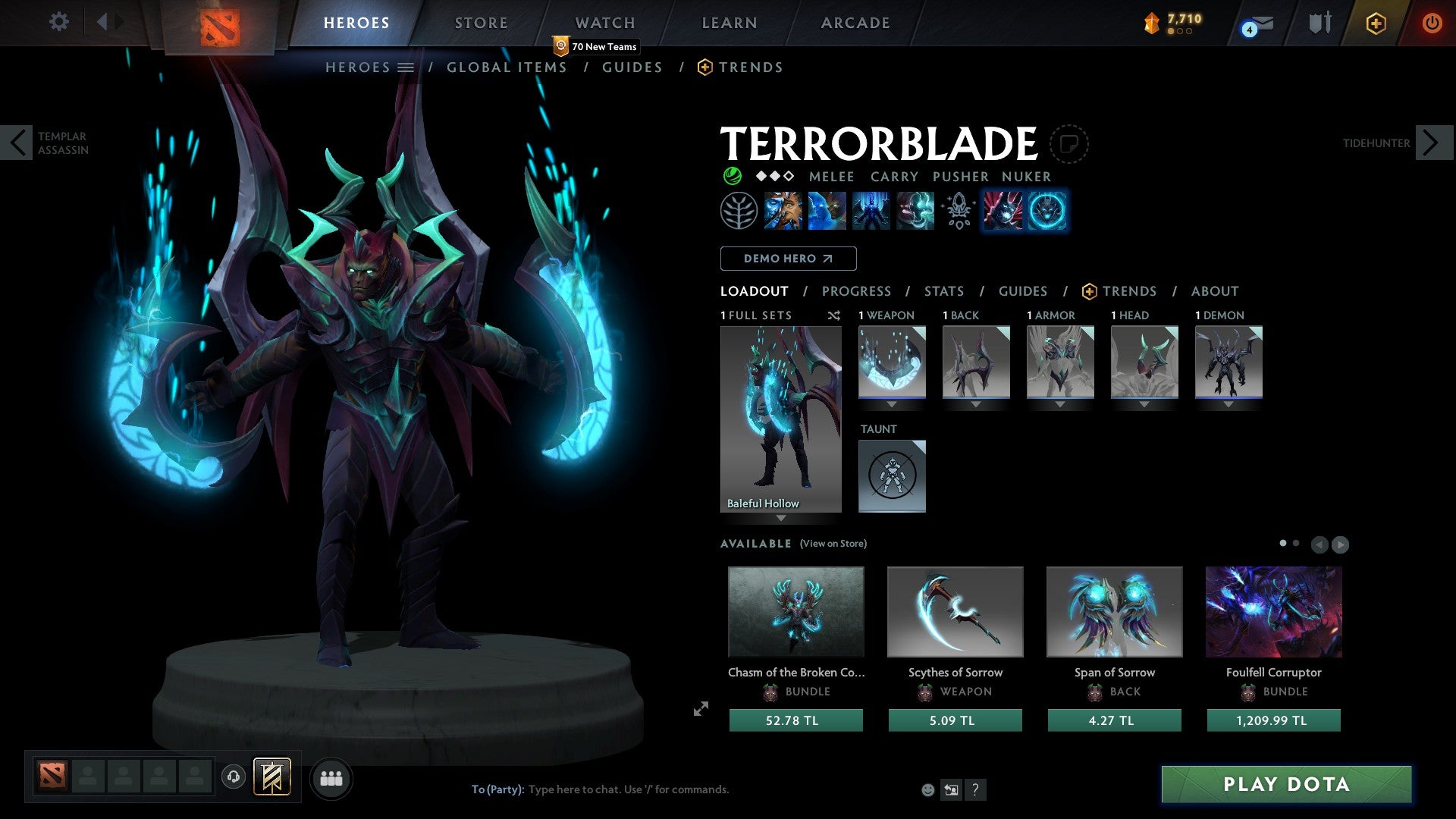Screen dimensions: 1456x819
Task: Switch to the Arcade tab
Action: tap(855, 22)
